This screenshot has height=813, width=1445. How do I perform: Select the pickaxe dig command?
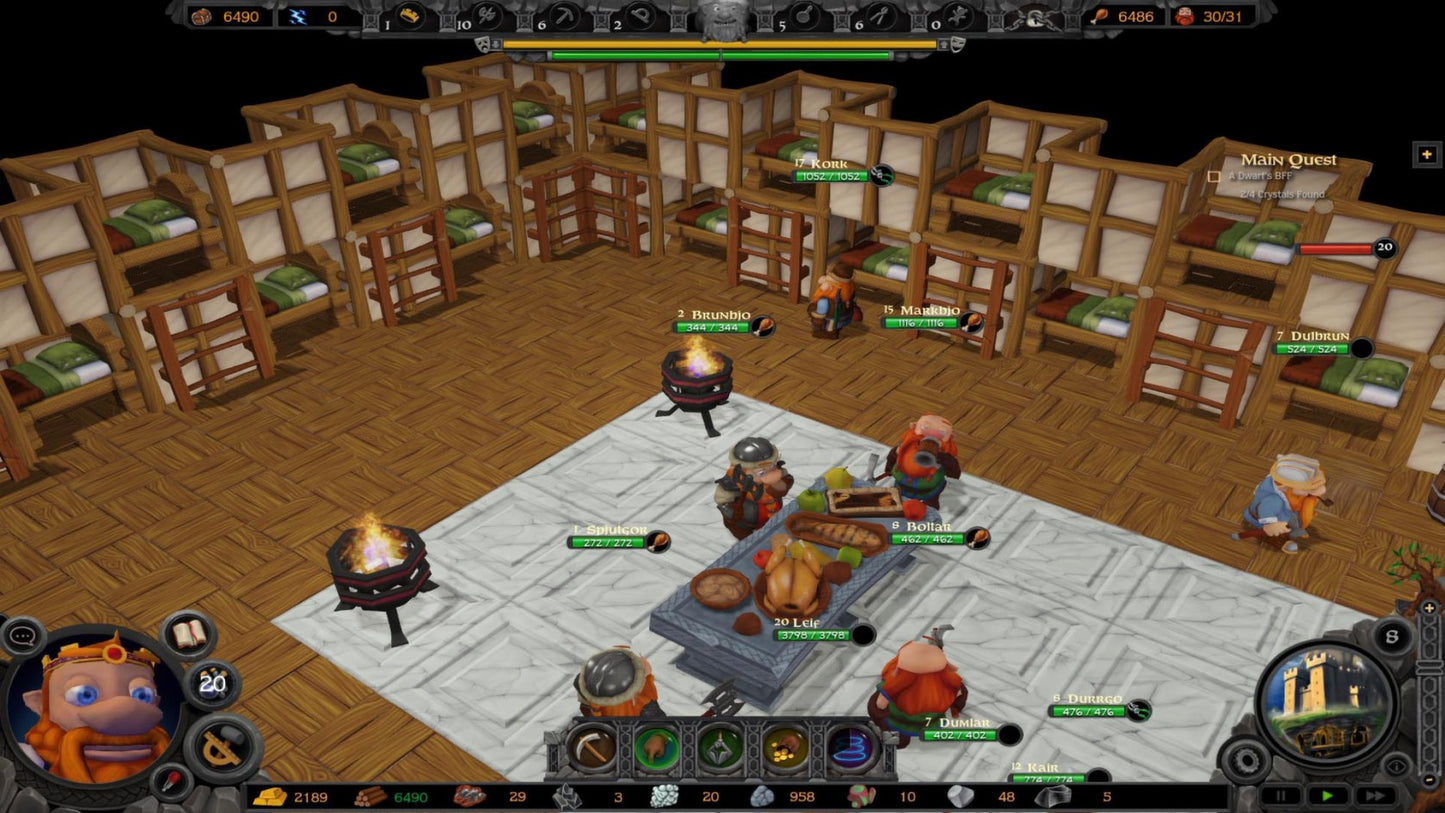coord(591,748)
